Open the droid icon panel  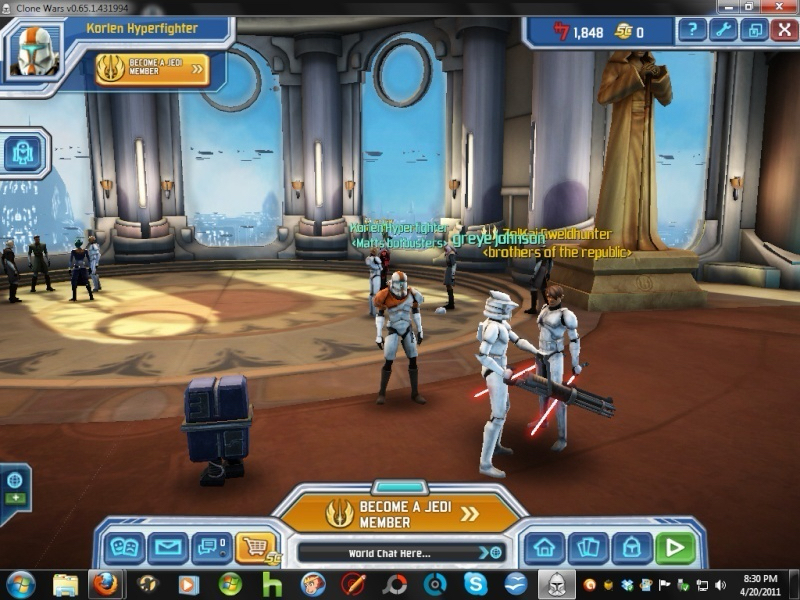click(22, 153)
